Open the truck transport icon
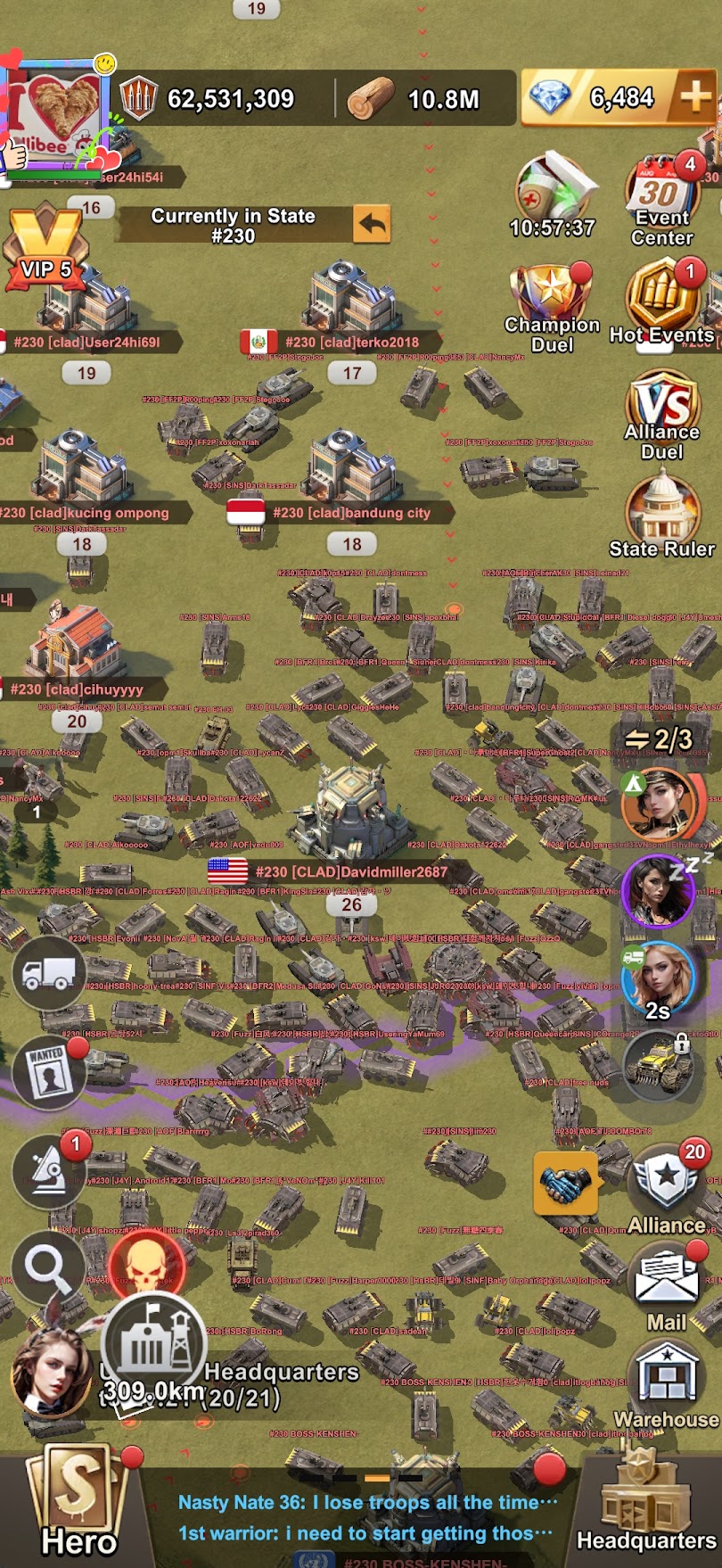 48,972
